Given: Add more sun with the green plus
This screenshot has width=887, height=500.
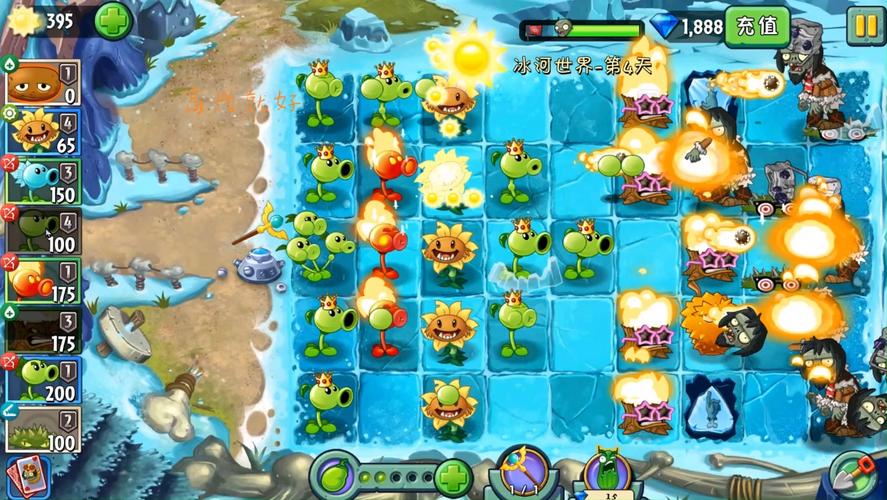Looking at the screenshot, I should pyautogui.click(x=113, y=21).
